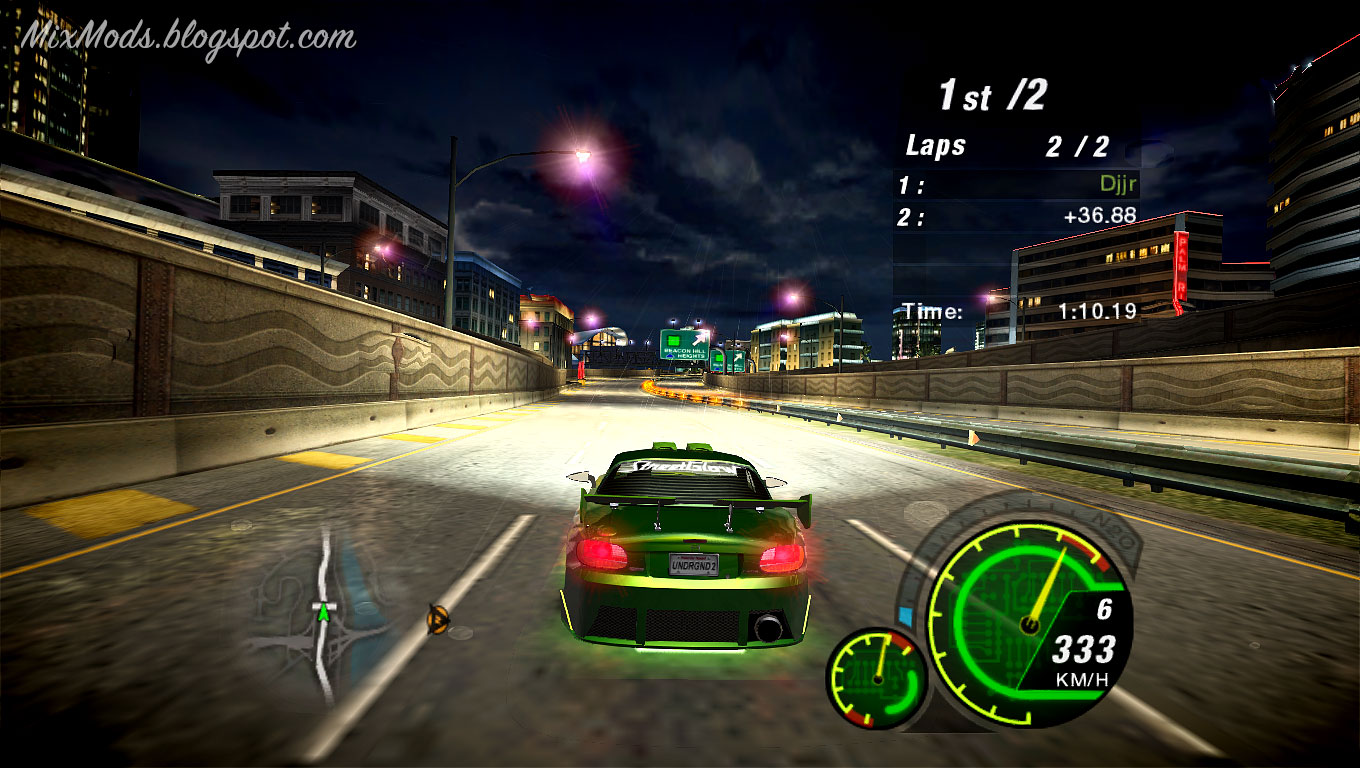The height and width of the screenshot is (768, 1360).
Task: Click the compass marker beside the minimap
Action: [437, 620]
